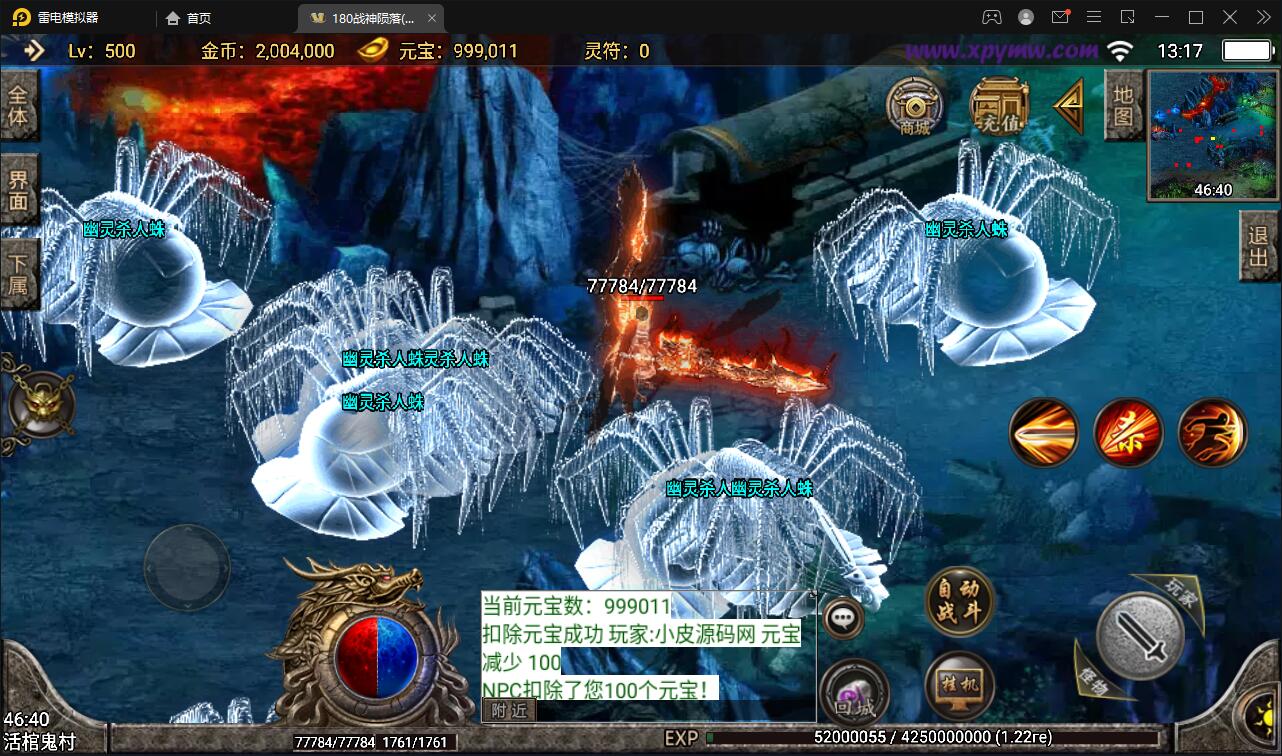Tap the 回城 return-to-town icon
Screen dimensions: 1282x756
[x=855, y=694]
